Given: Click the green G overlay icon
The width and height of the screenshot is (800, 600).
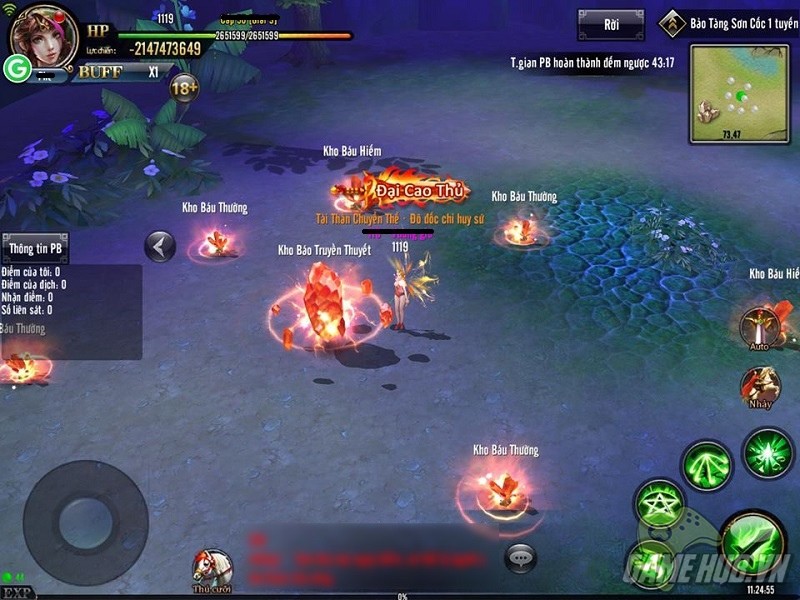Looking at the screenshot, I should pyautogui.click(x=16, y=67).
